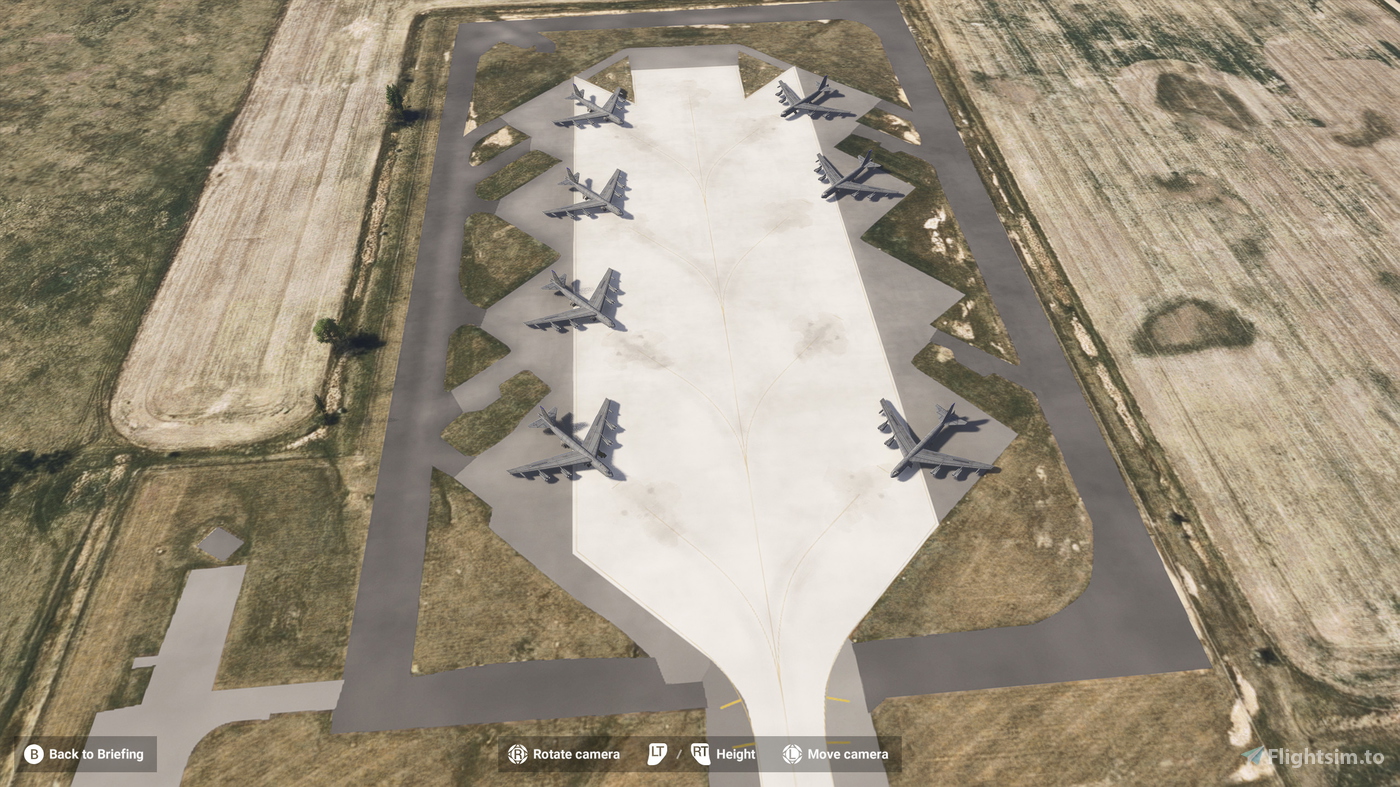Select the Move camera label
Screen dimensions: 1400x787
coord(848,753)
